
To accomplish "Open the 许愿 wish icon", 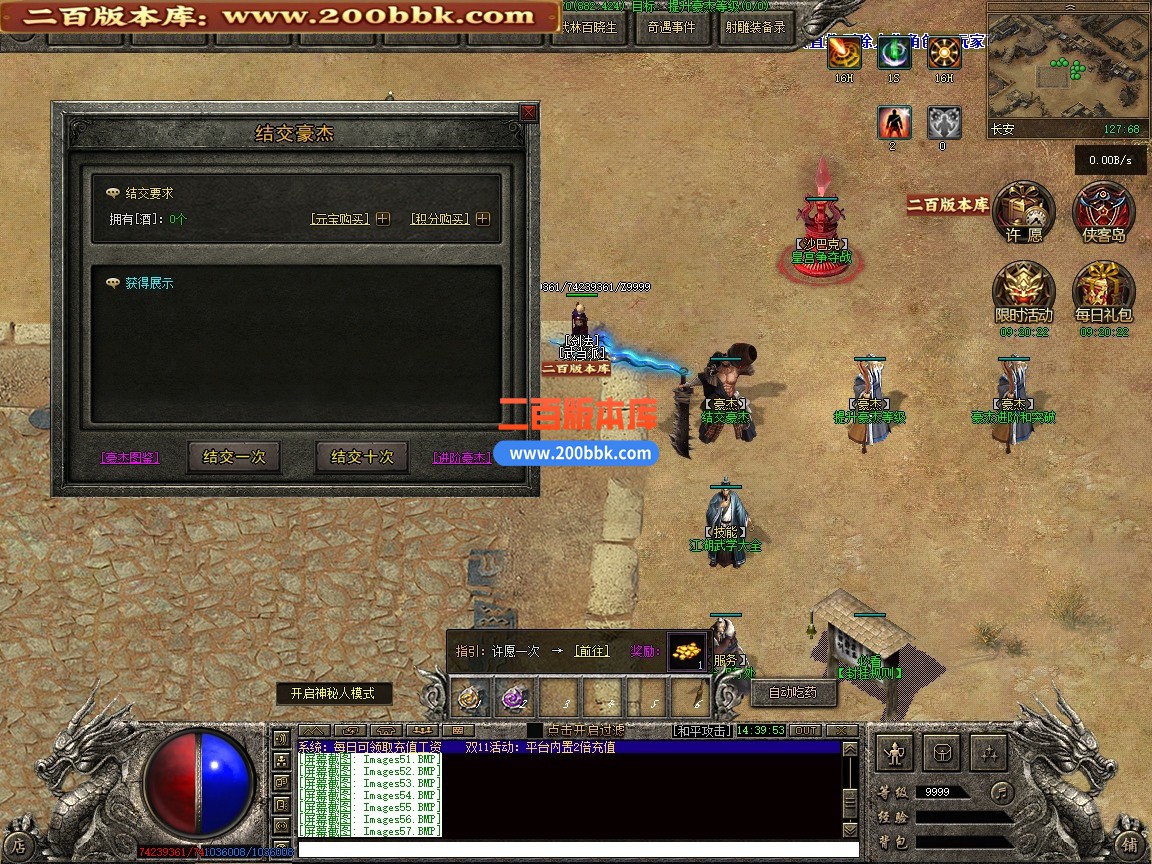I will pyautogui.click(x=1023, y=213).
